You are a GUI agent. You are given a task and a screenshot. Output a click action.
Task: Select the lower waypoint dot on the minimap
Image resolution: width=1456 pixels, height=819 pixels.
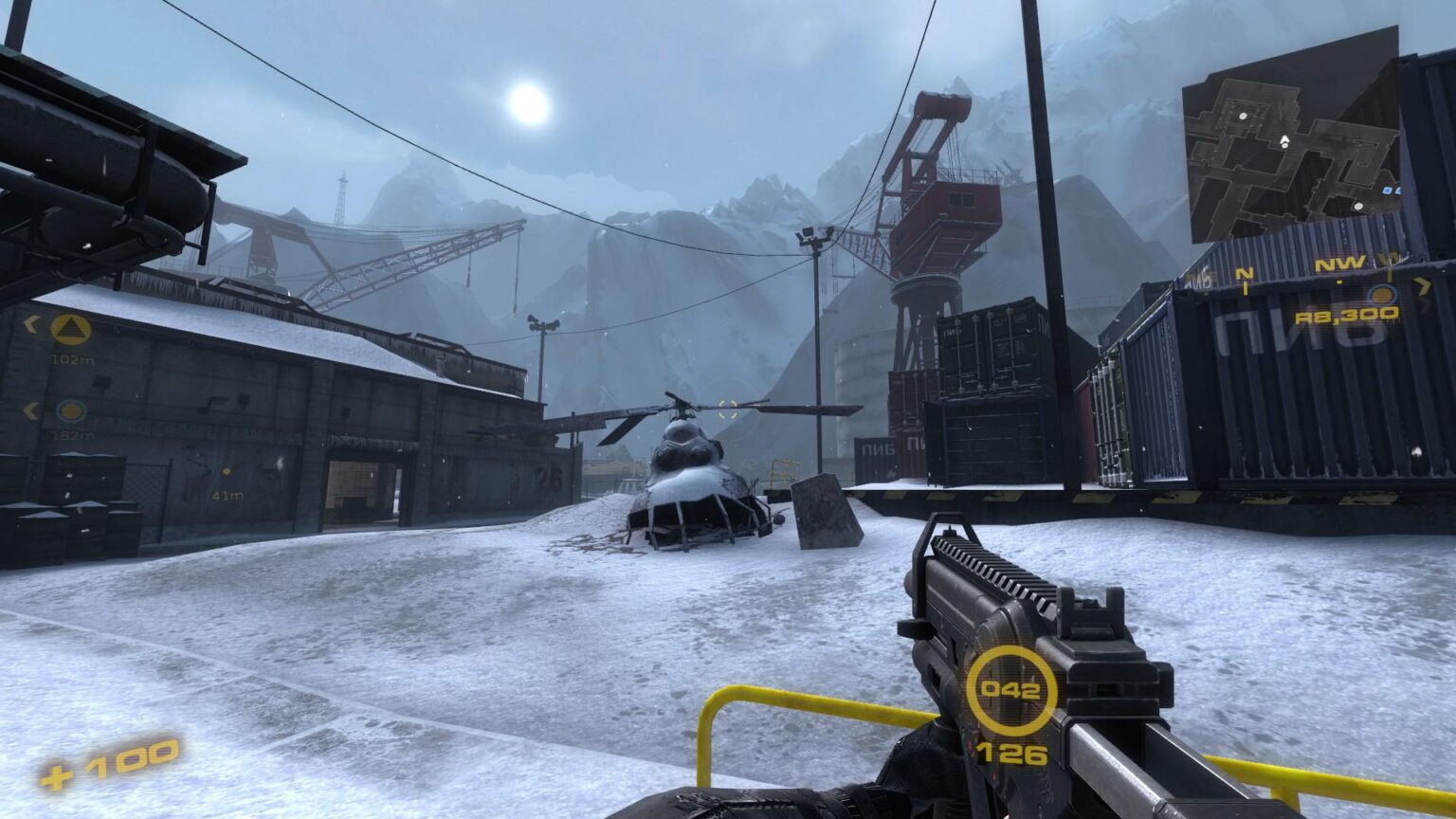pyautogui.click(x=1358, y=205)
